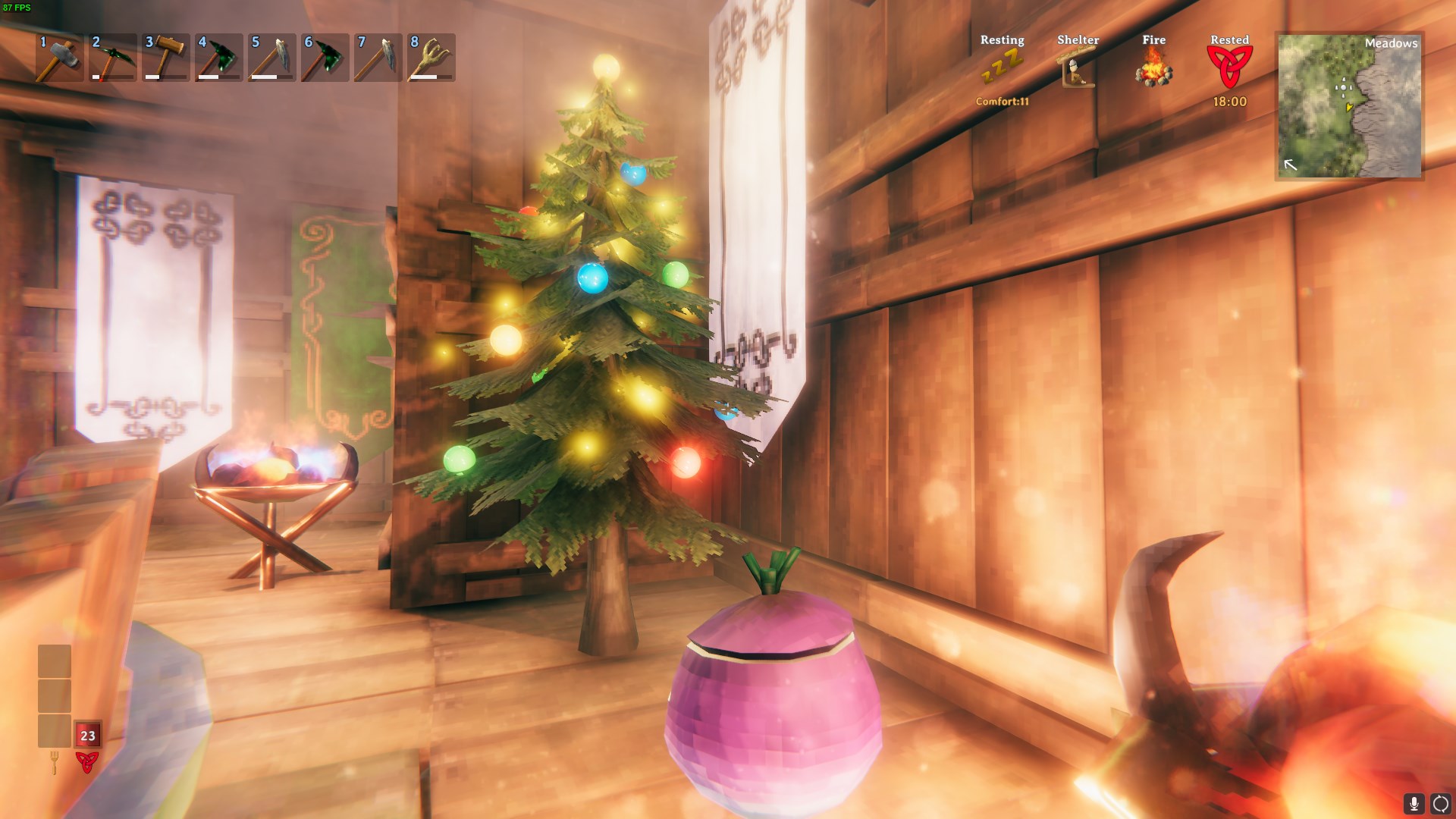Choose the claw cultivator in slot 8
1456x819 pixels.
(431, 58)
